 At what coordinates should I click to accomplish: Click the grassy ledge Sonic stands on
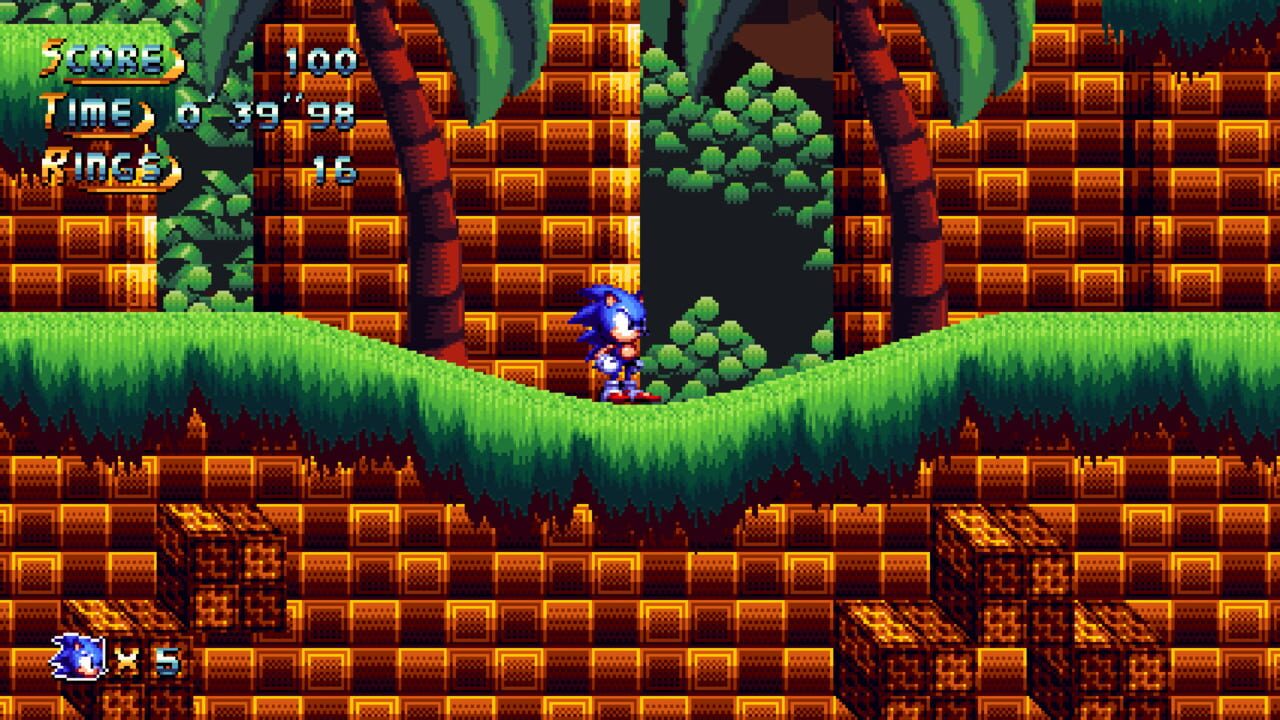pos(620,420)
